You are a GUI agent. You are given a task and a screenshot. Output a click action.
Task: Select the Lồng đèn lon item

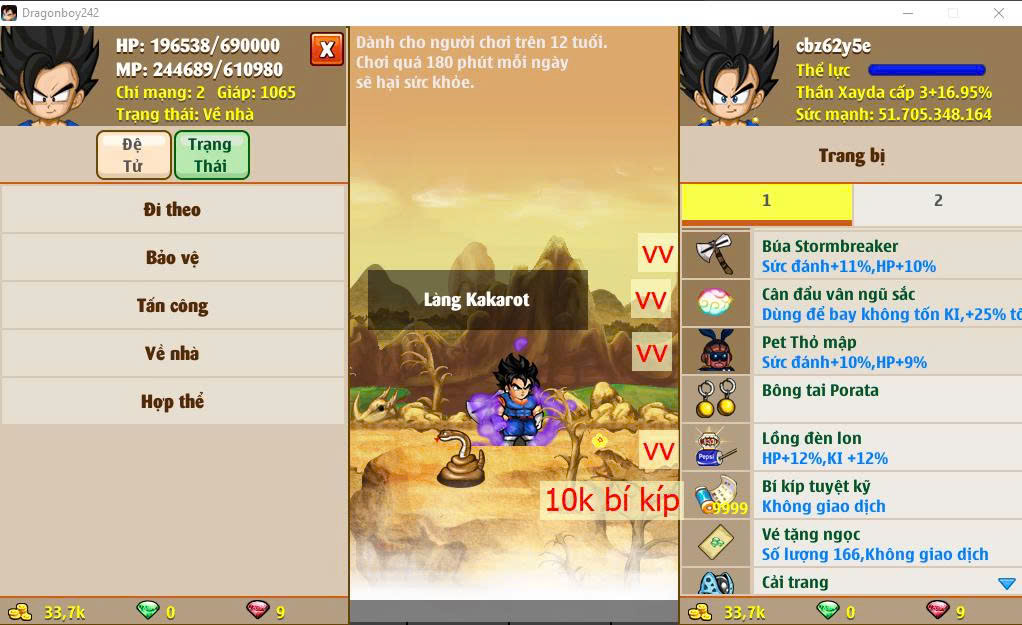(x=850, y=448)
